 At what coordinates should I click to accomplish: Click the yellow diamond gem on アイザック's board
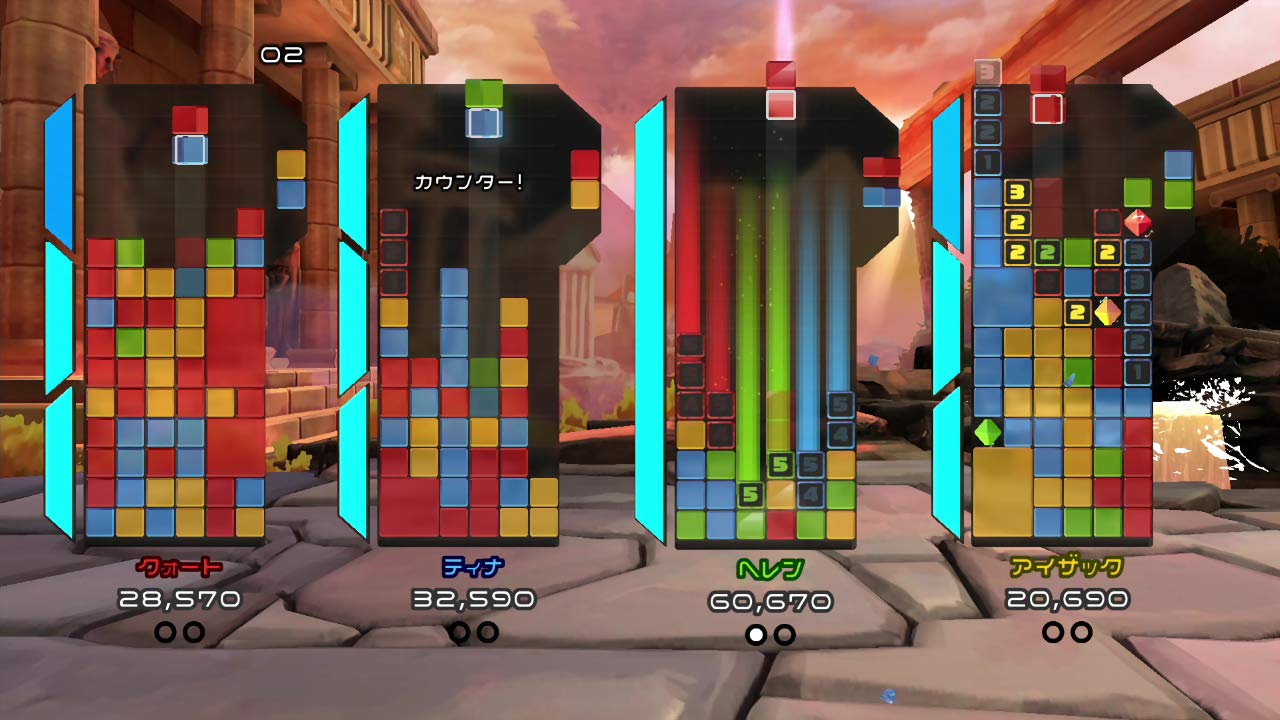tap(1110, 313)
